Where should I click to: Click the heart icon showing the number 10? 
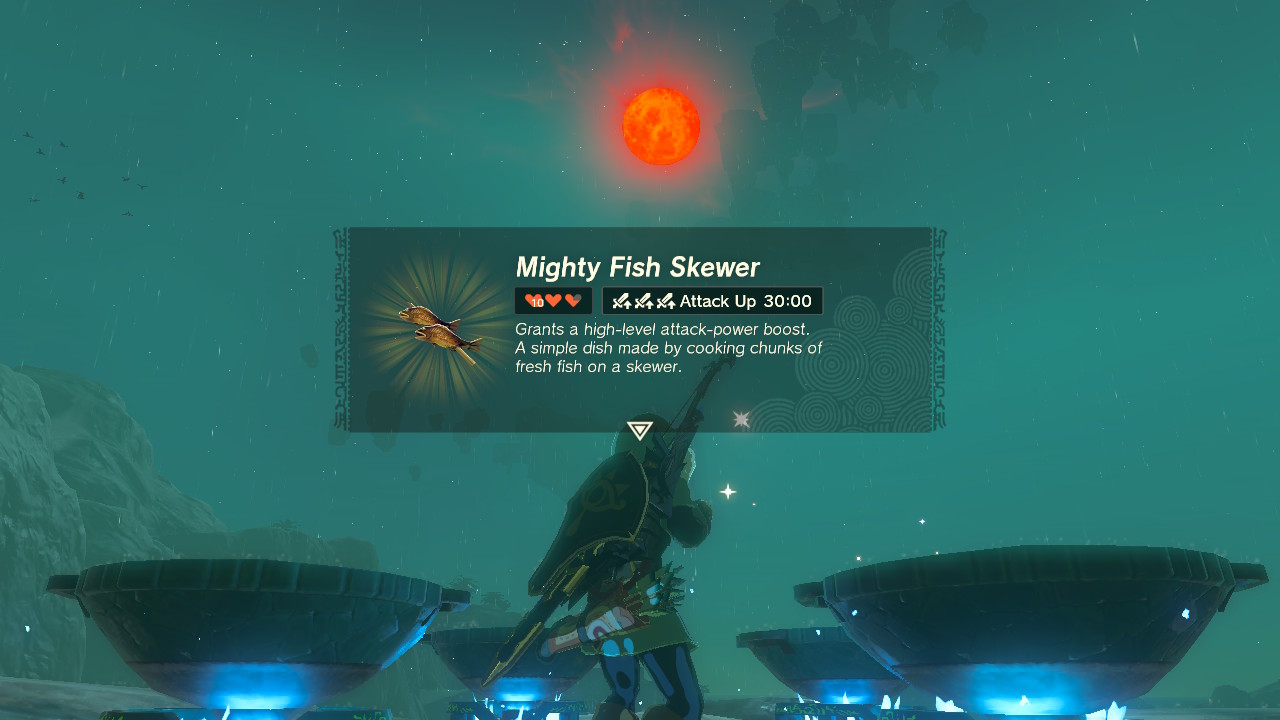click(535, 300)
